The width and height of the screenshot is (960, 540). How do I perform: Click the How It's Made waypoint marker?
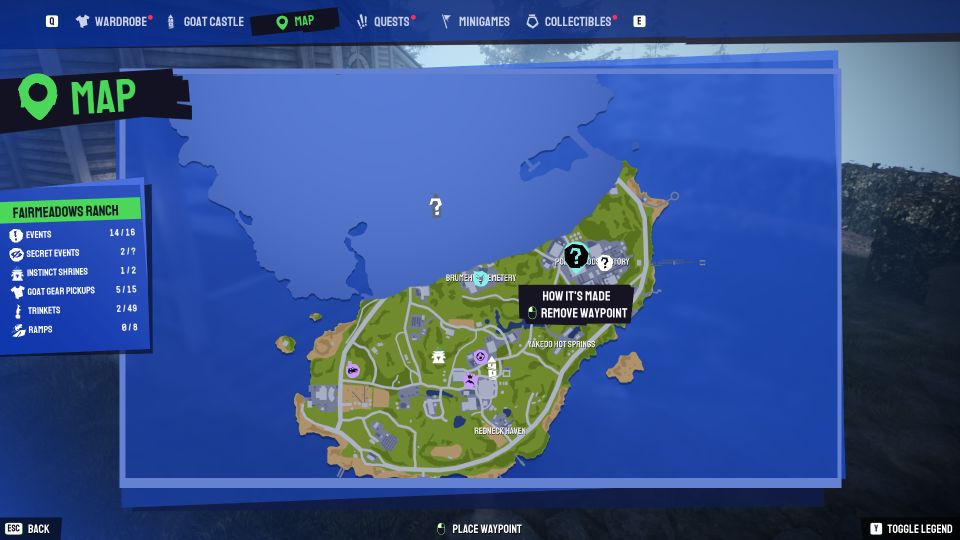point(575,256)
